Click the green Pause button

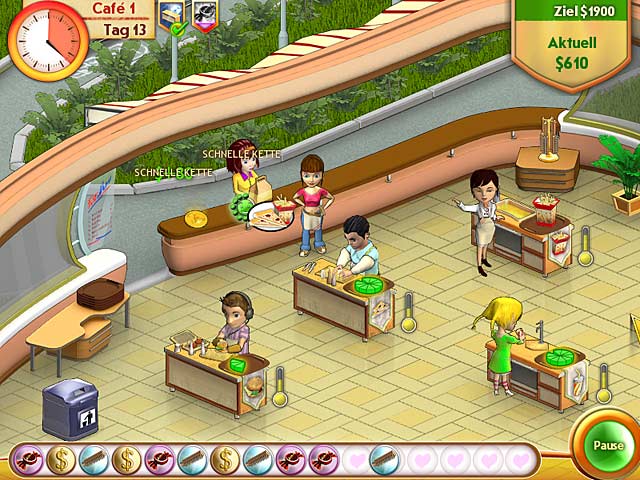coord(607,445)
